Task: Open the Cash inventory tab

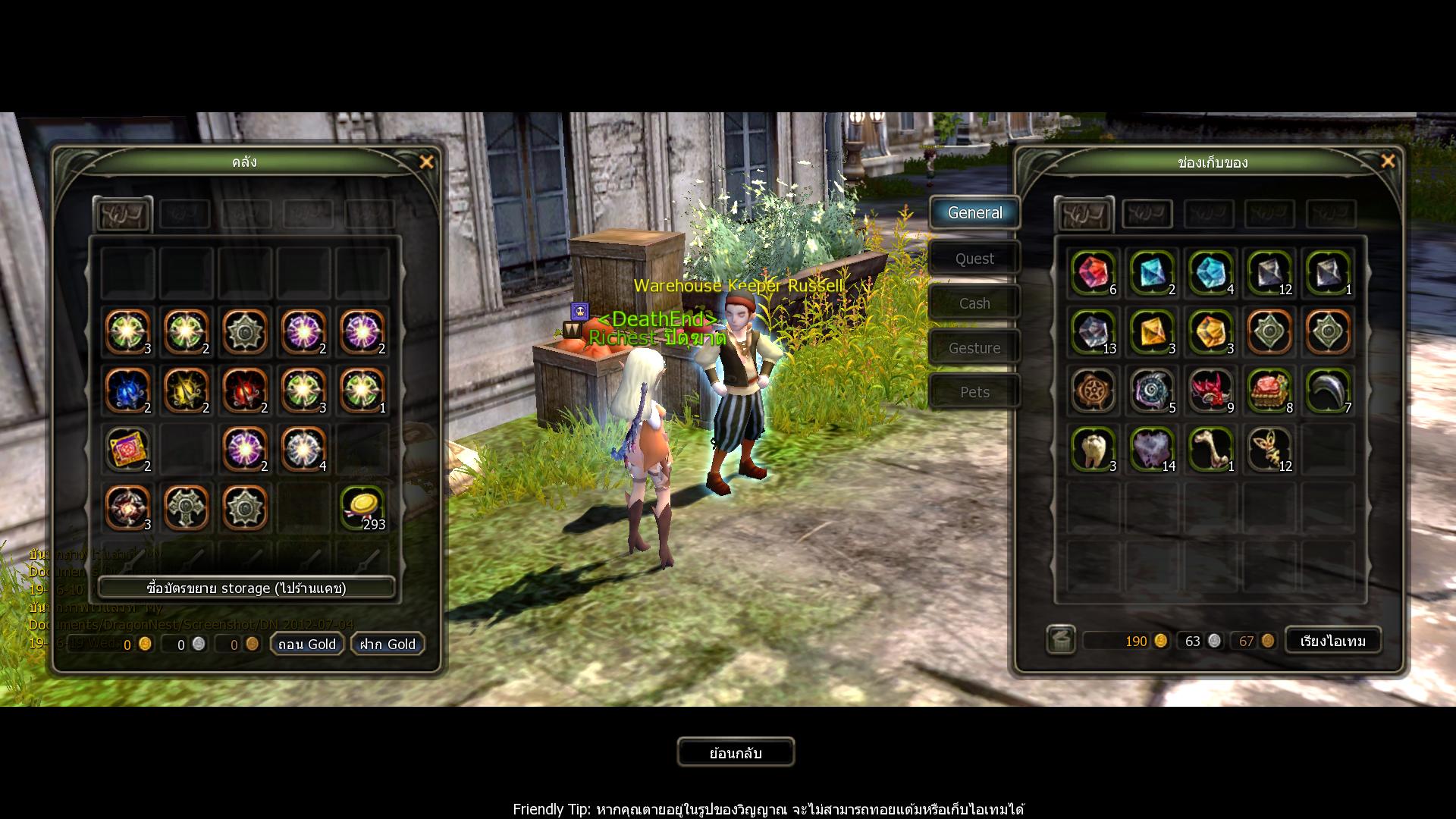Action: (x=974, y=303)
